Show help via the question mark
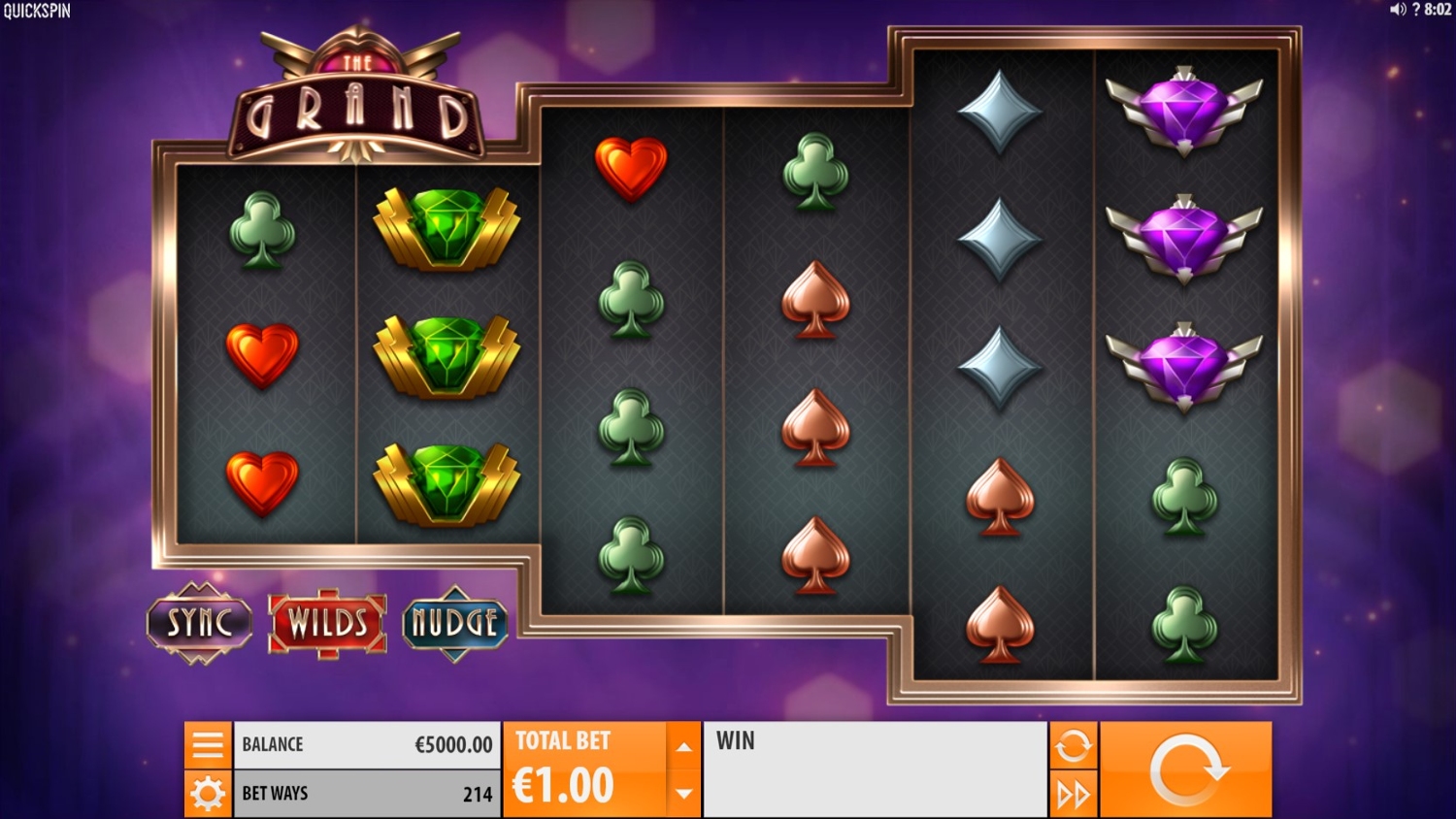Image resolution: width=1456 pixels, height=819 pixels. [1416, 10]
